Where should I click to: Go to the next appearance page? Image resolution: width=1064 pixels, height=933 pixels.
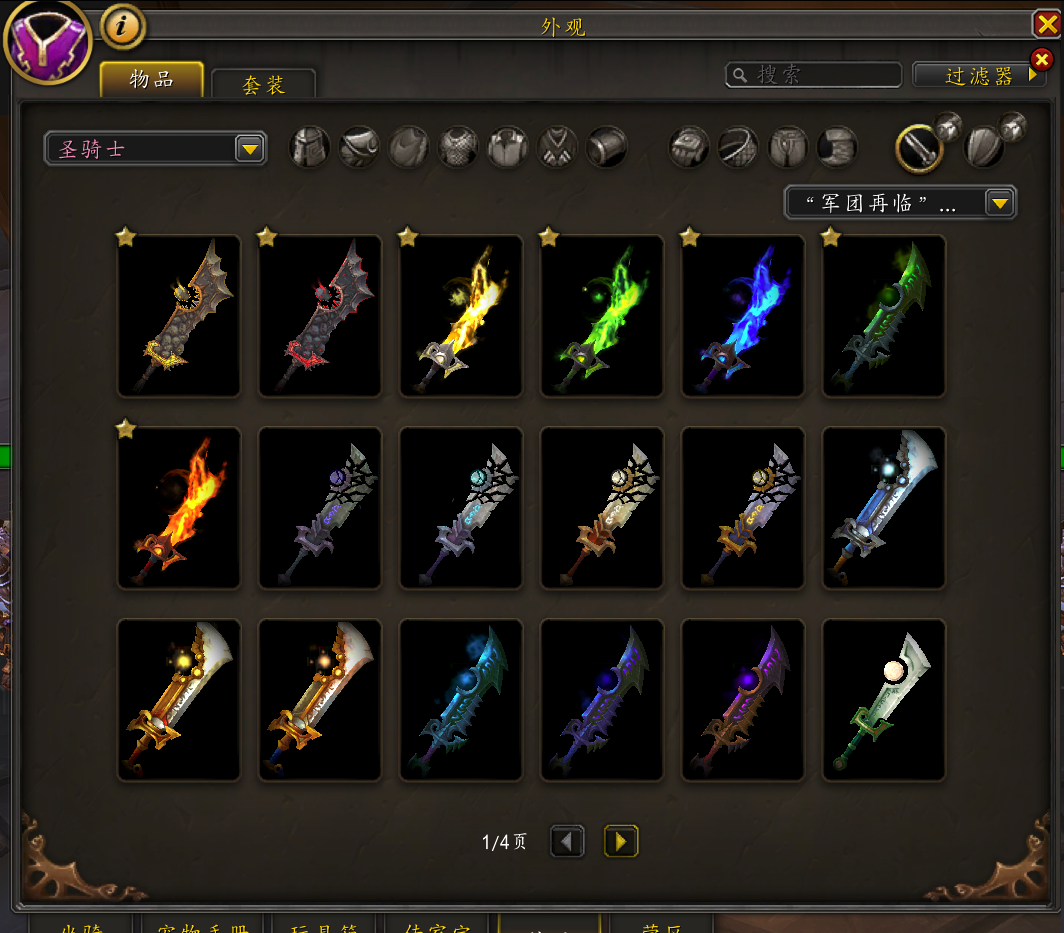click(621, 842)
